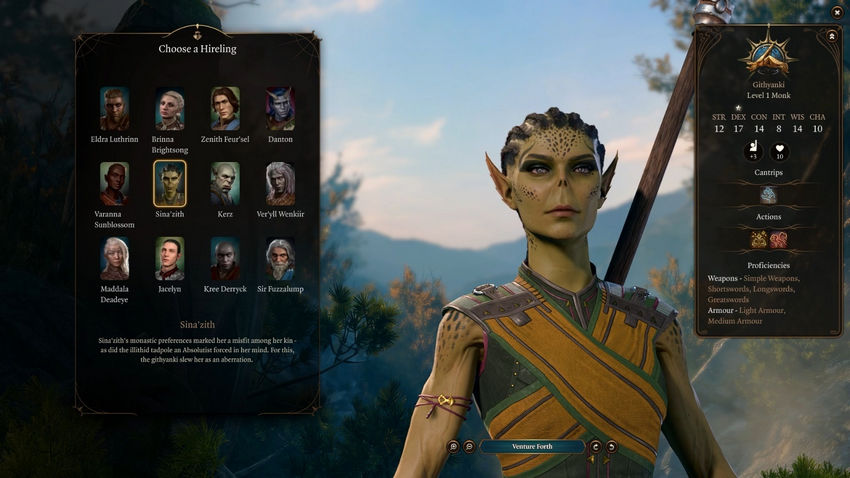This screenshot has height=478, width=850.
Task: Choose Ver'yll Wenkiir as hireling
Action: tap(280, 184)
